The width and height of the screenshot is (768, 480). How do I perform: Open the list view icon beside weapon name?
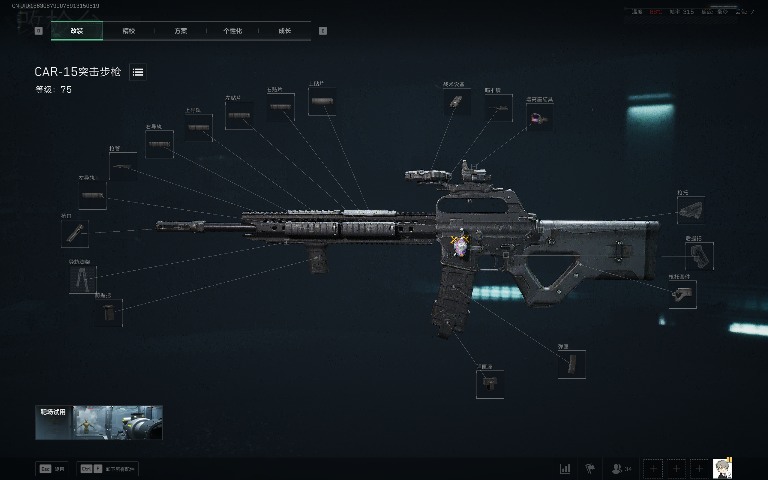138,72
